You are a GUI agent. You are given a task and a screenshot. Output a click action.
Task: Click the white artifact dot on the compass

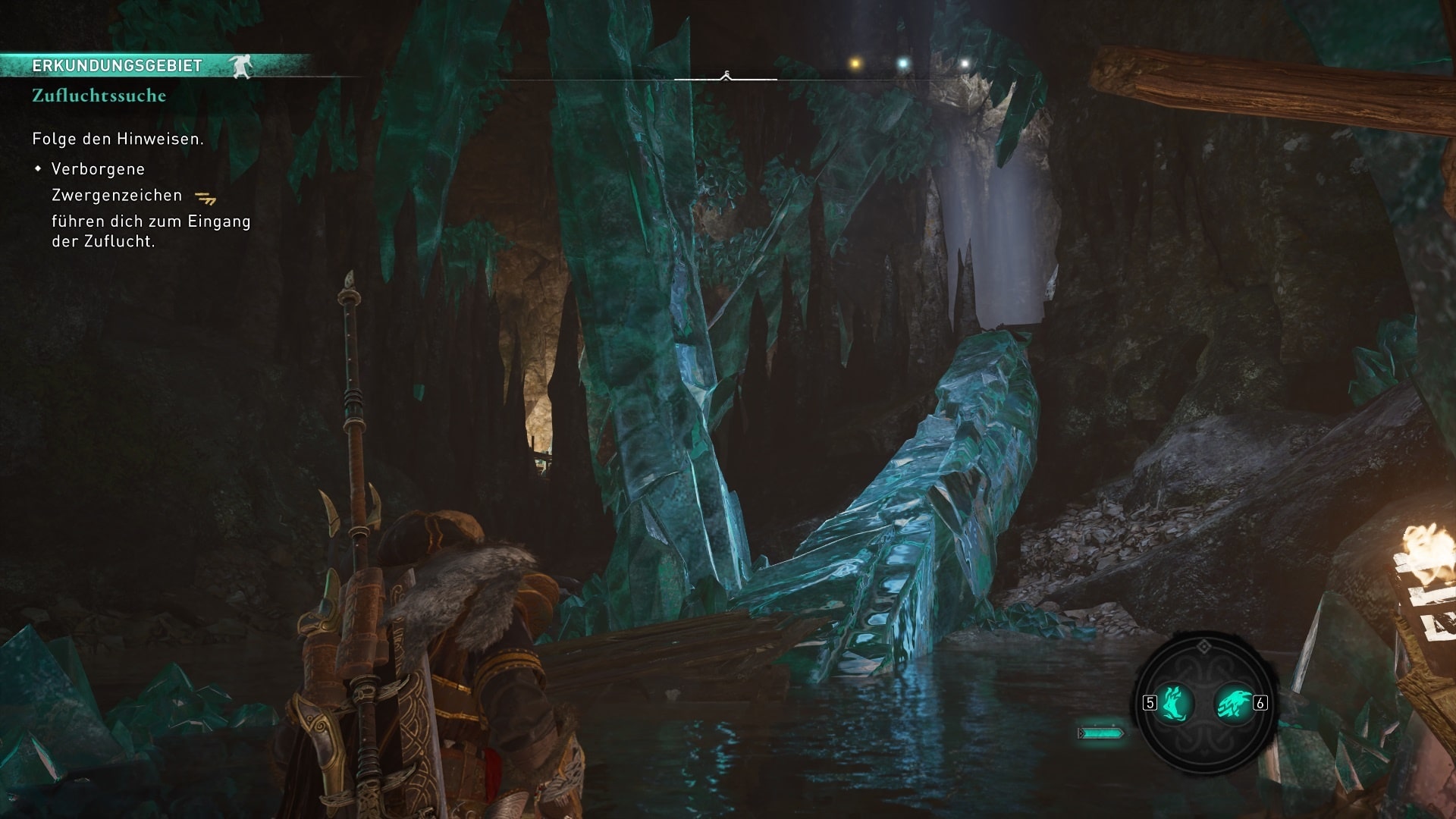tap(965, 64)
